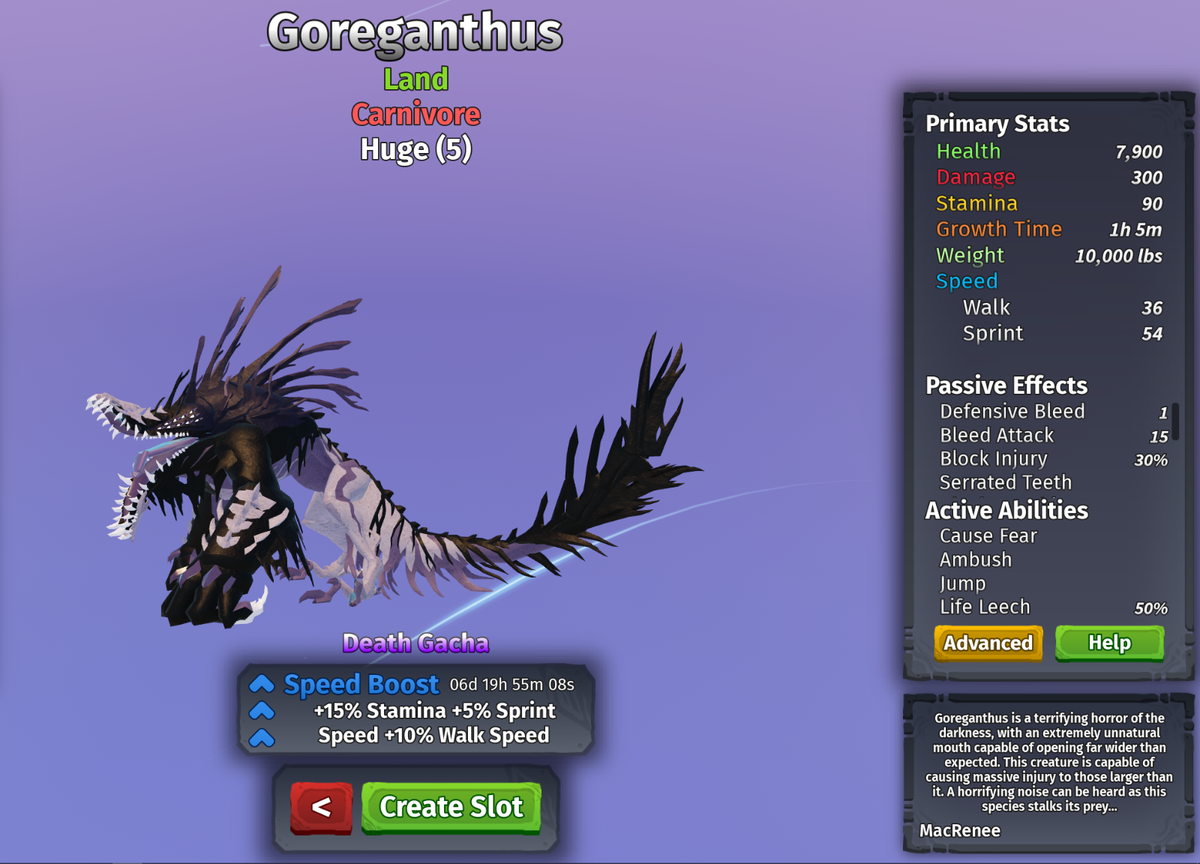Image resolution: width=1200 pixels, height=864 pixels.
Task: Choose the Serrated Teeth passive entry
Action: (x=1003, y=483)
